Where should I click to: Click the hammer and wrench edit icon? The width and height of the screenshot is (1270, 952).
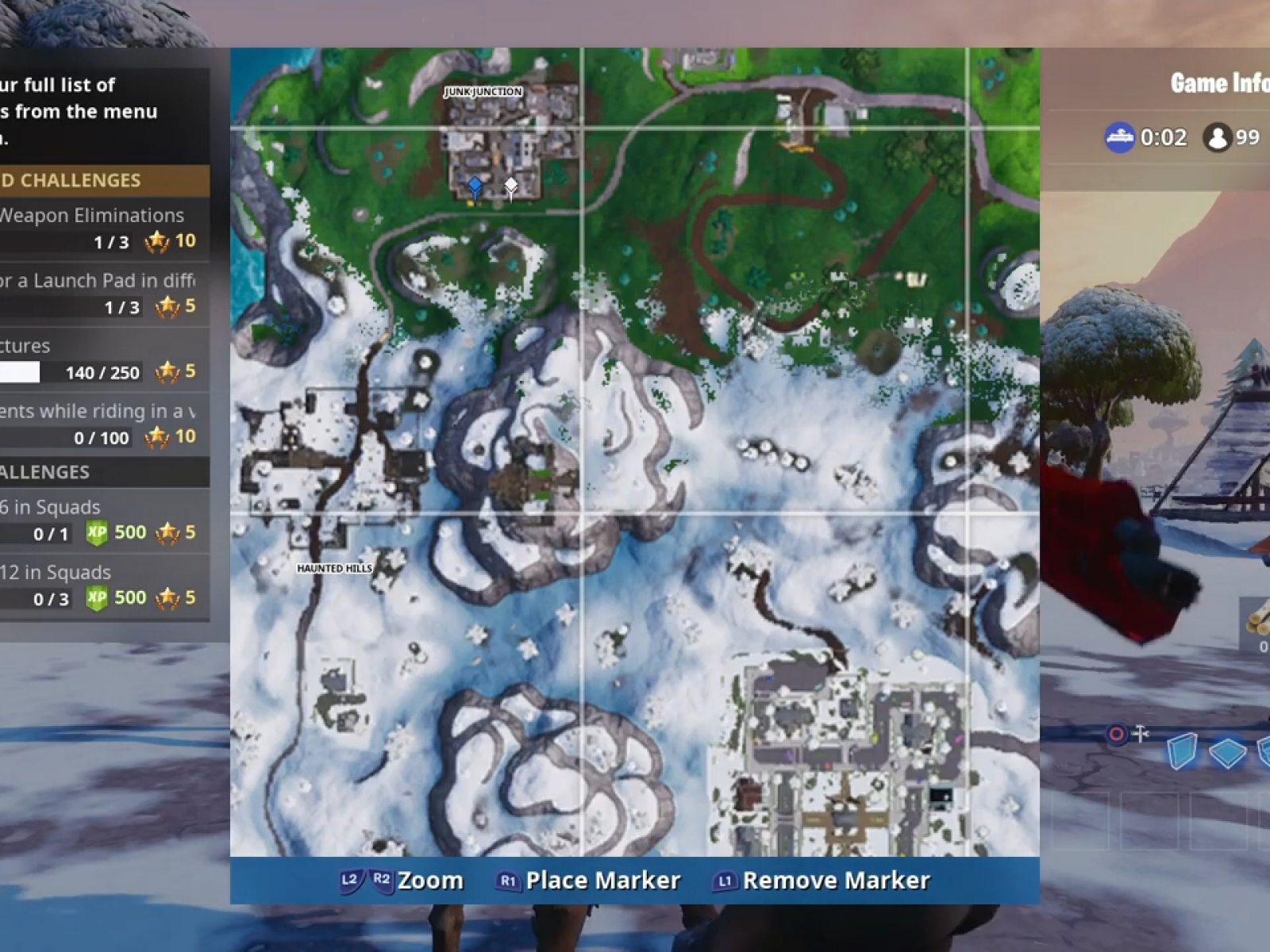1141,733
